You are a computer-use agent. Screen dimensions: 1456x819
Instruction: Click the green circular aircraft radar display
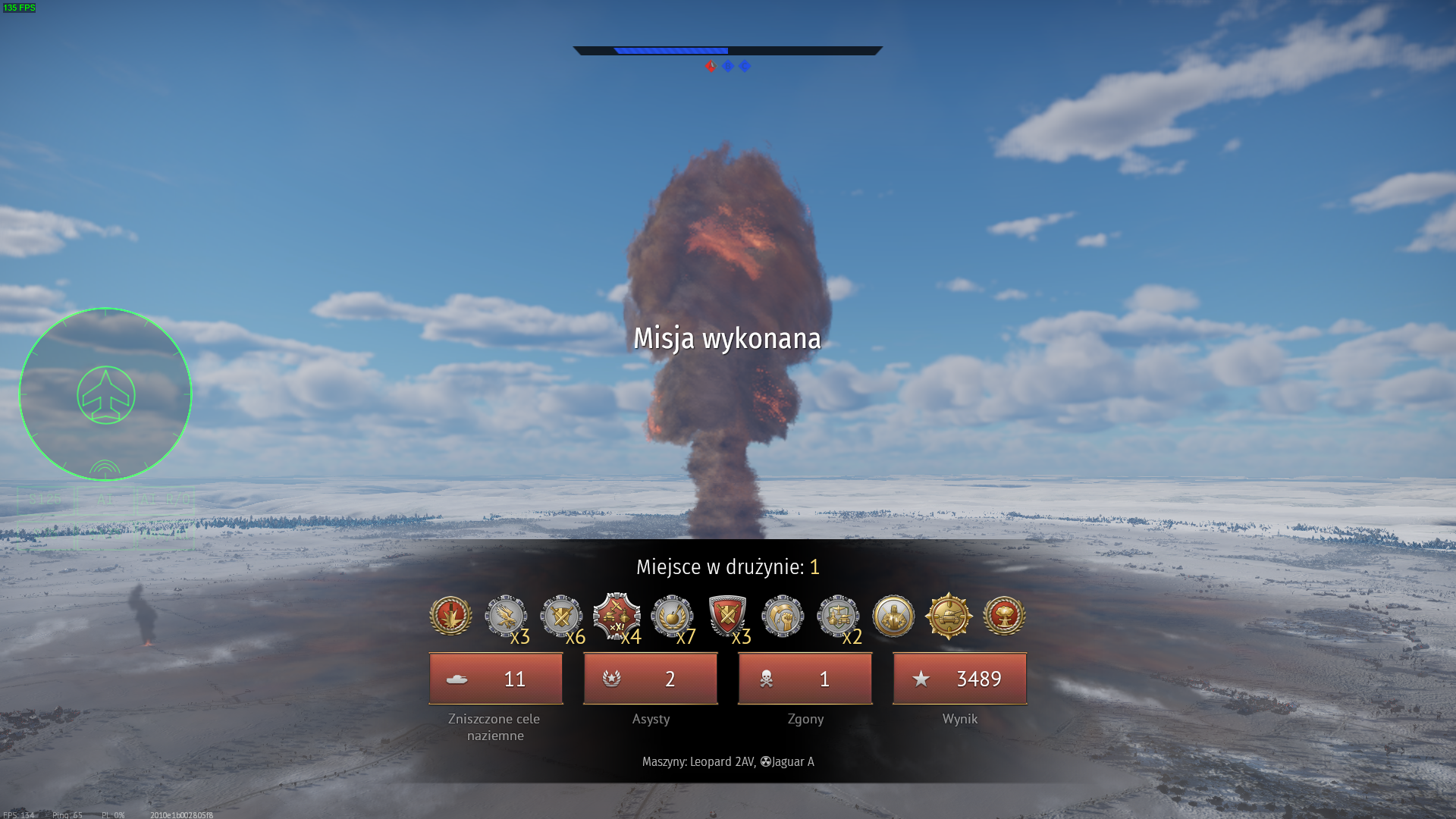(105, 394)
